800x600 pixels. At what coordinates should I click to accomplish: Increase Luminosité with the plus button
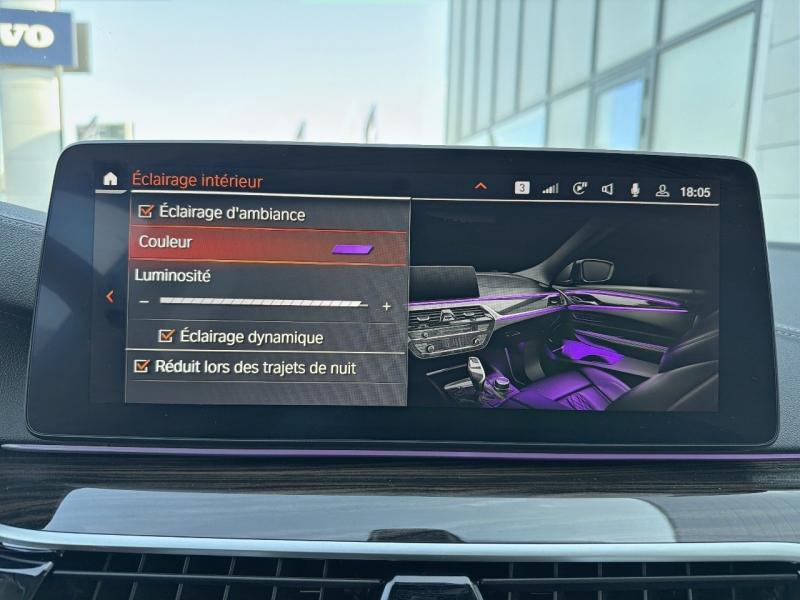pos(387,306)
